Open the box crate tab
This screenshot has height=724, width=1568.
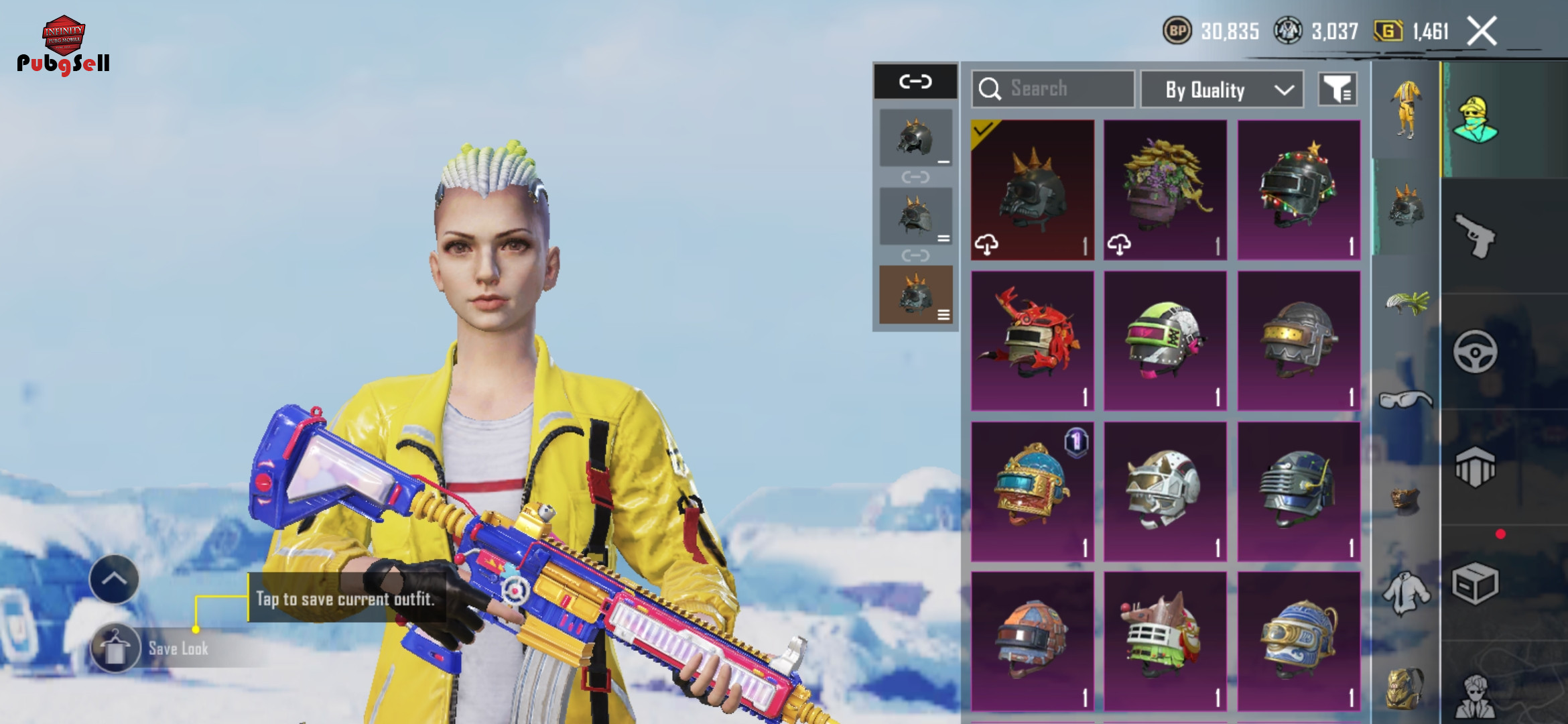pos(1476,583)
